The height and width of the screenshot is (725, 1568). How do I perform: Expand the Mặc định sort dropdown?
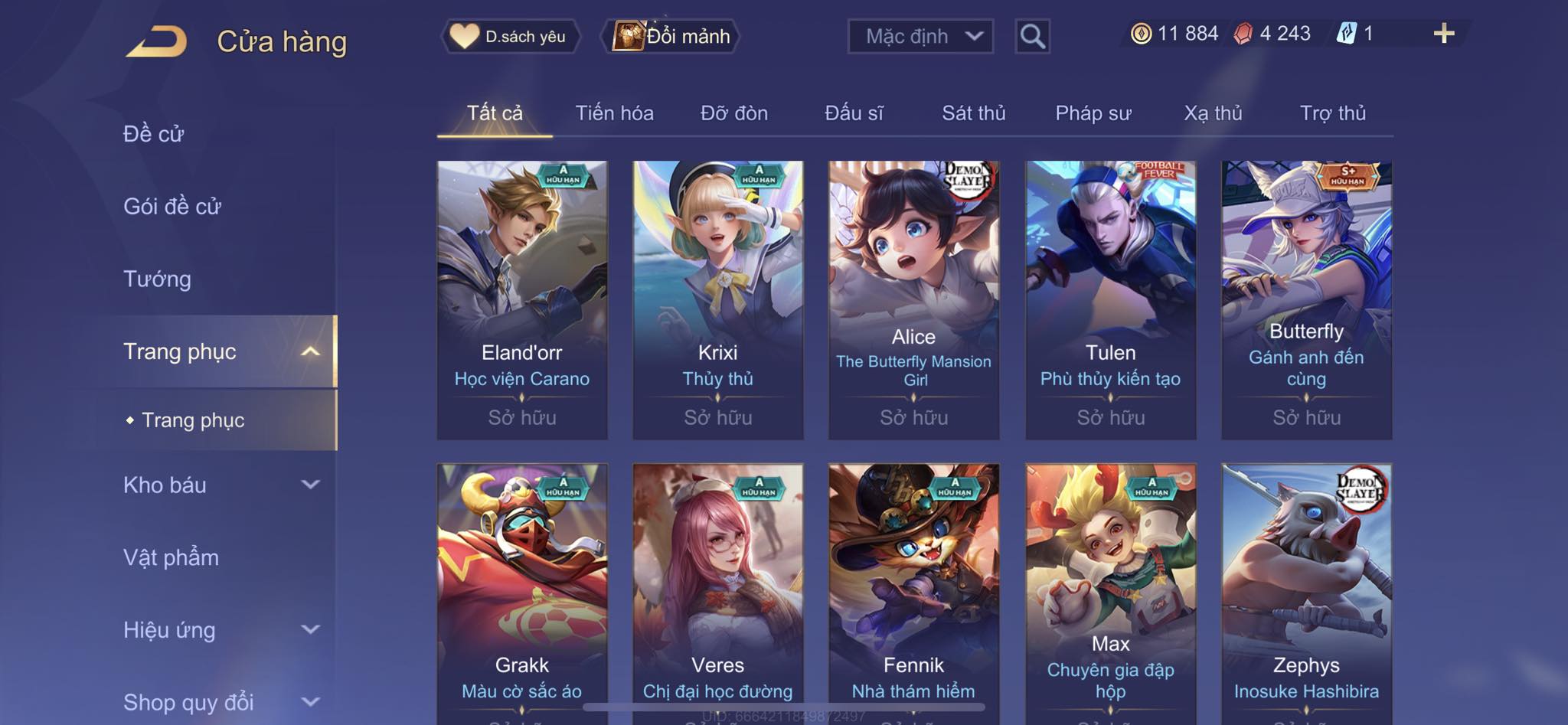(x=920, y=36)
